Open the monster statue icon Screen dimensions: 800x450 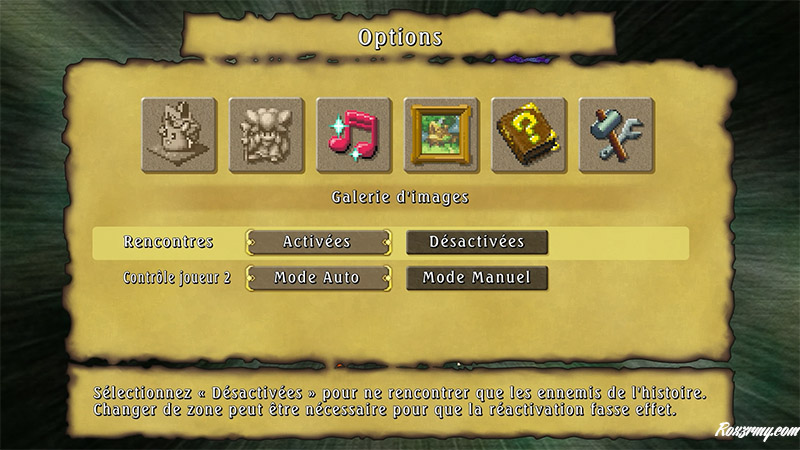(x=179, y=134)
